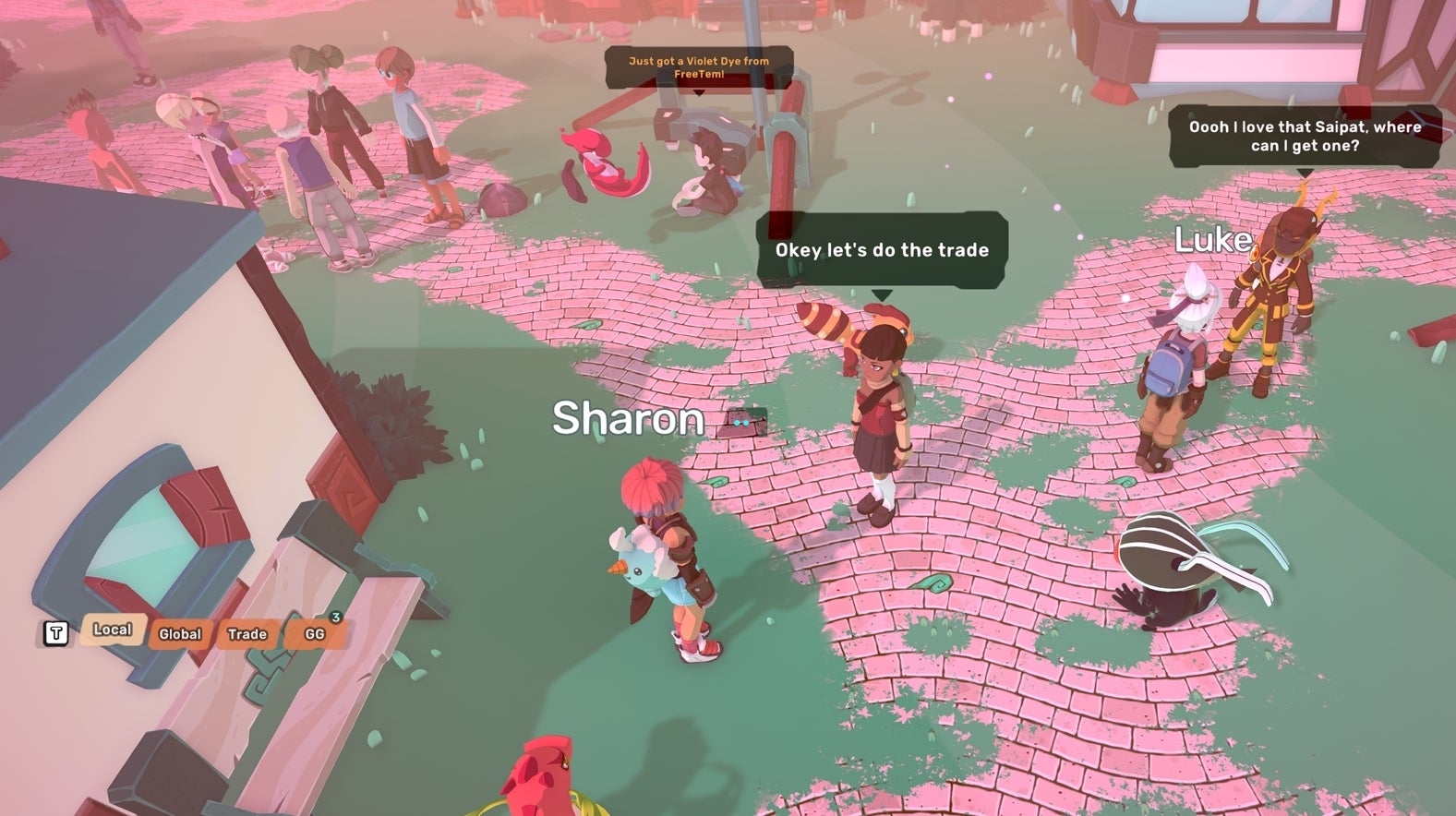The width and height of the screenshot is (1456, 816).
Task: Click Luke's nameplate
Action: point(1212,241)
